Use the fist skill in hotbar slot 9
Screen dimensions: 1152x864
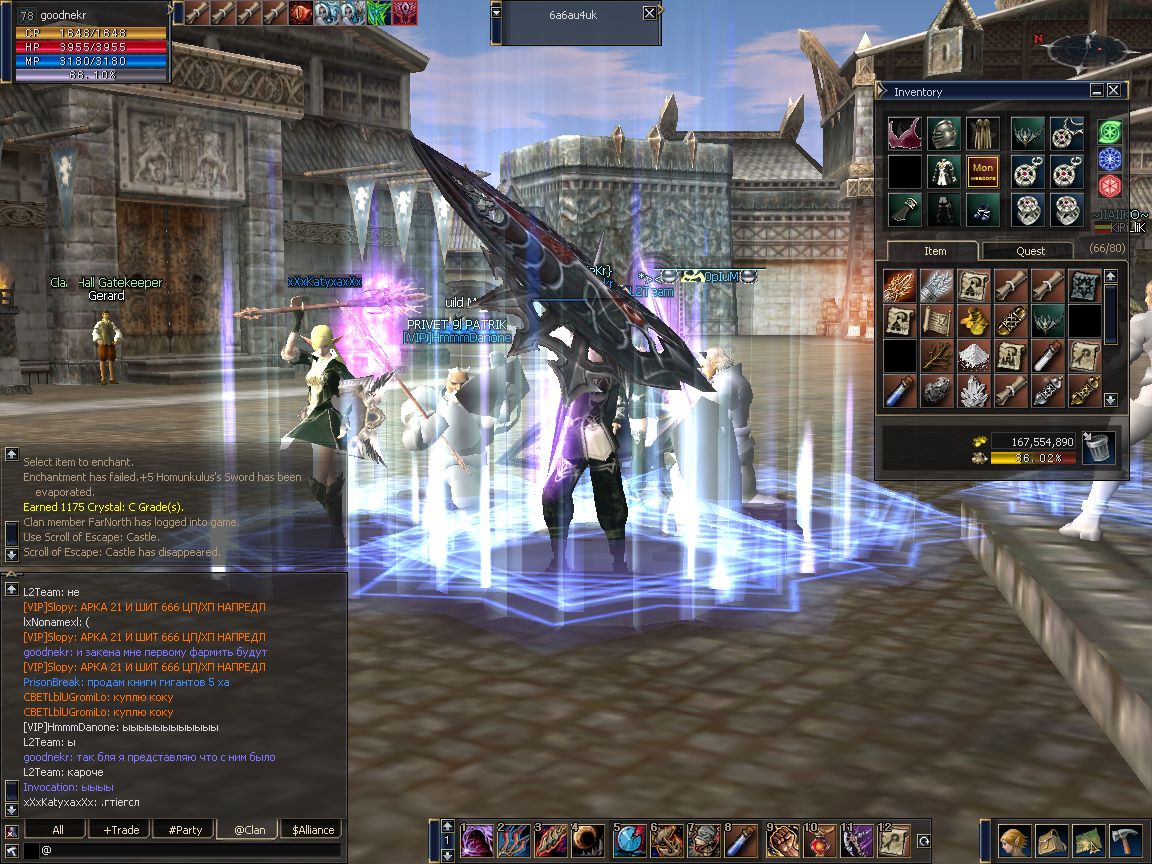click(x=785, y=840)
